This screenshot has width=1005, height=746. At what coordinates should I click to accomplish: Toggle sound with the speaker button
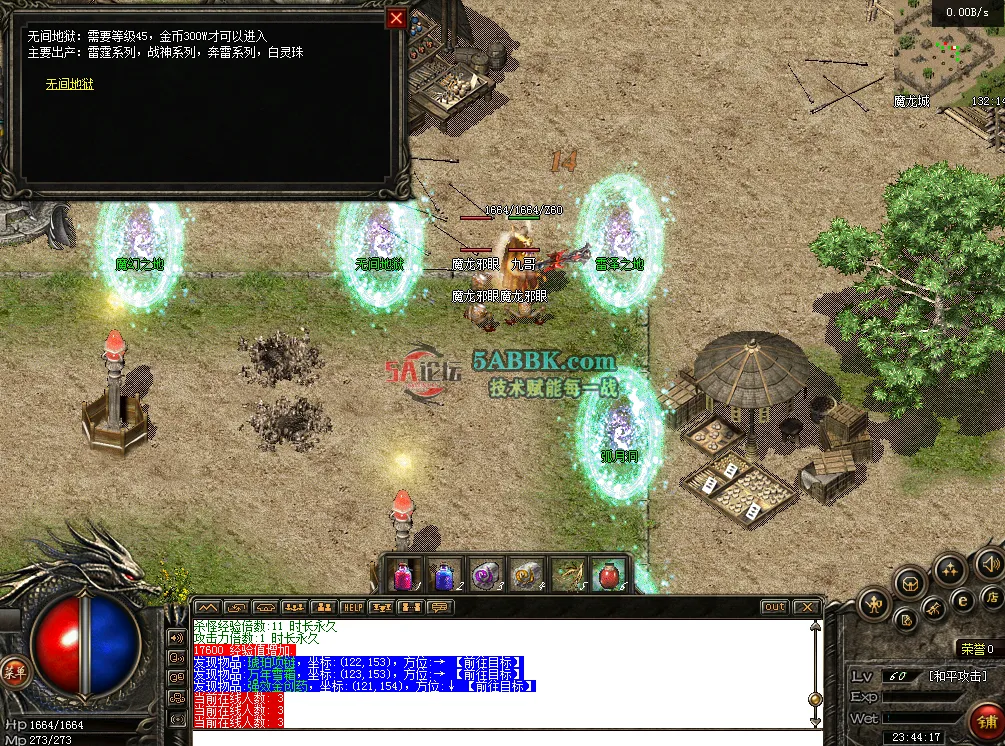click(990, 563)
